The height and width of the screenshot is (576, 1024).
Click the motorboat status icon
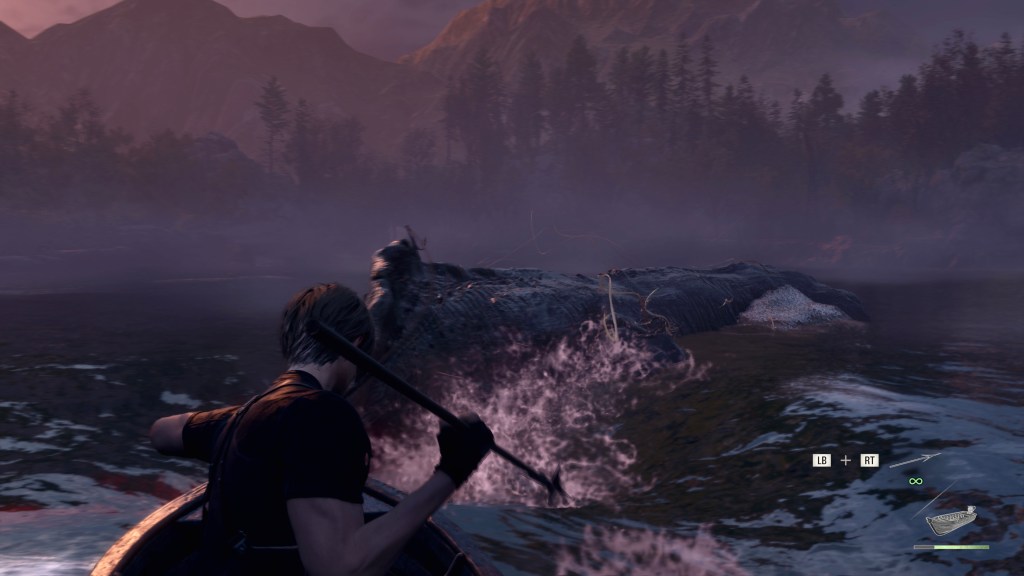point(951,521)
